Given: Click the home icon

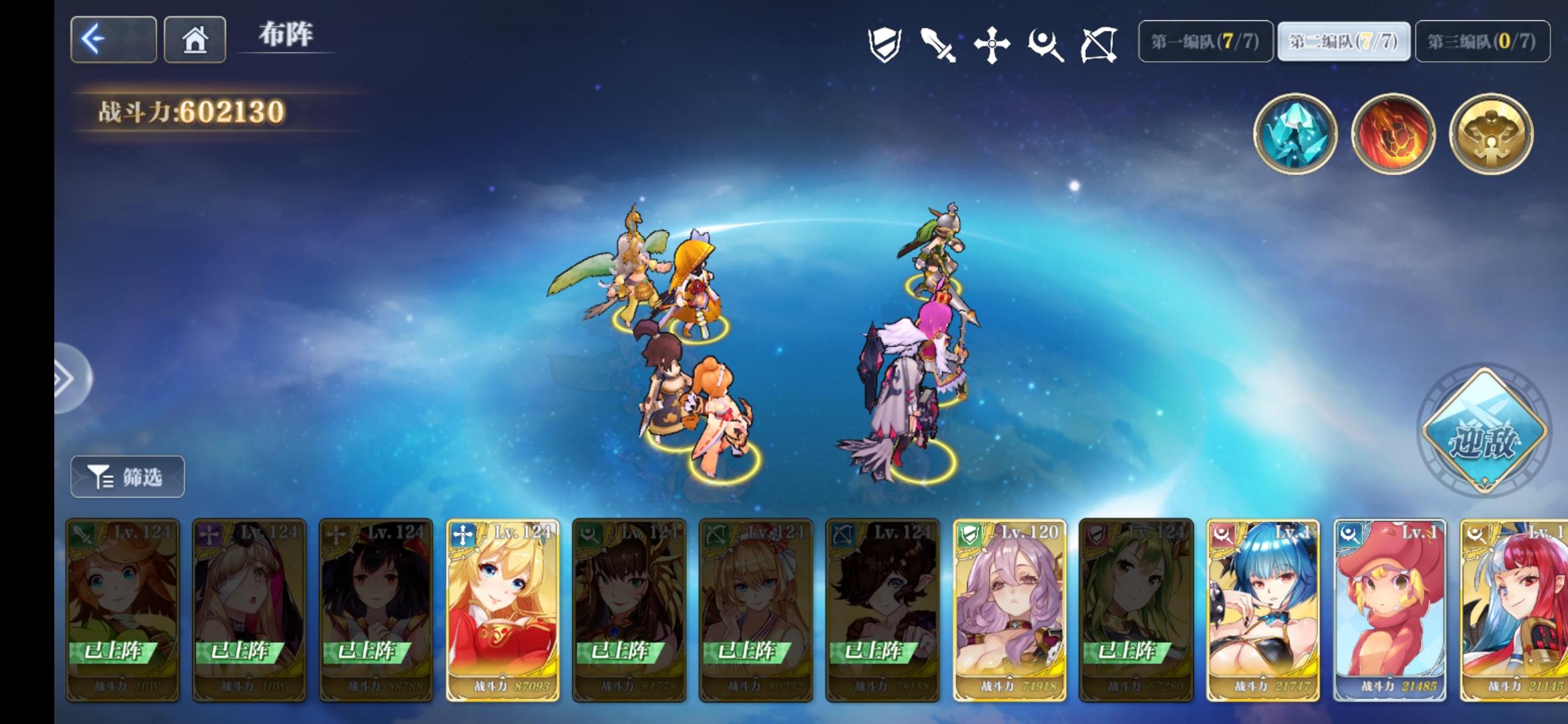Looking at the screenshot, I should coord(194,40).
